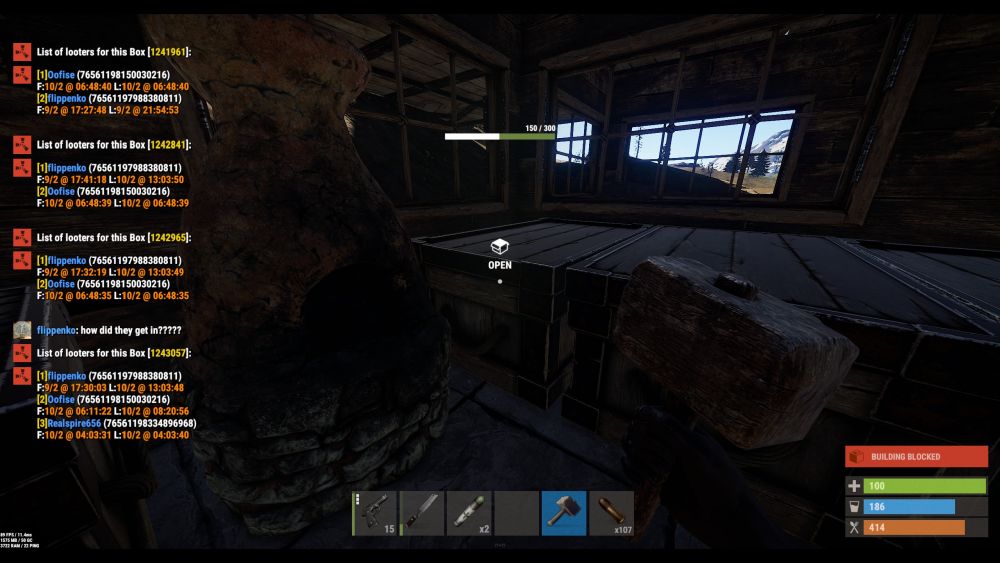
Task: Select the medical syringe slot
Action: 469,513
